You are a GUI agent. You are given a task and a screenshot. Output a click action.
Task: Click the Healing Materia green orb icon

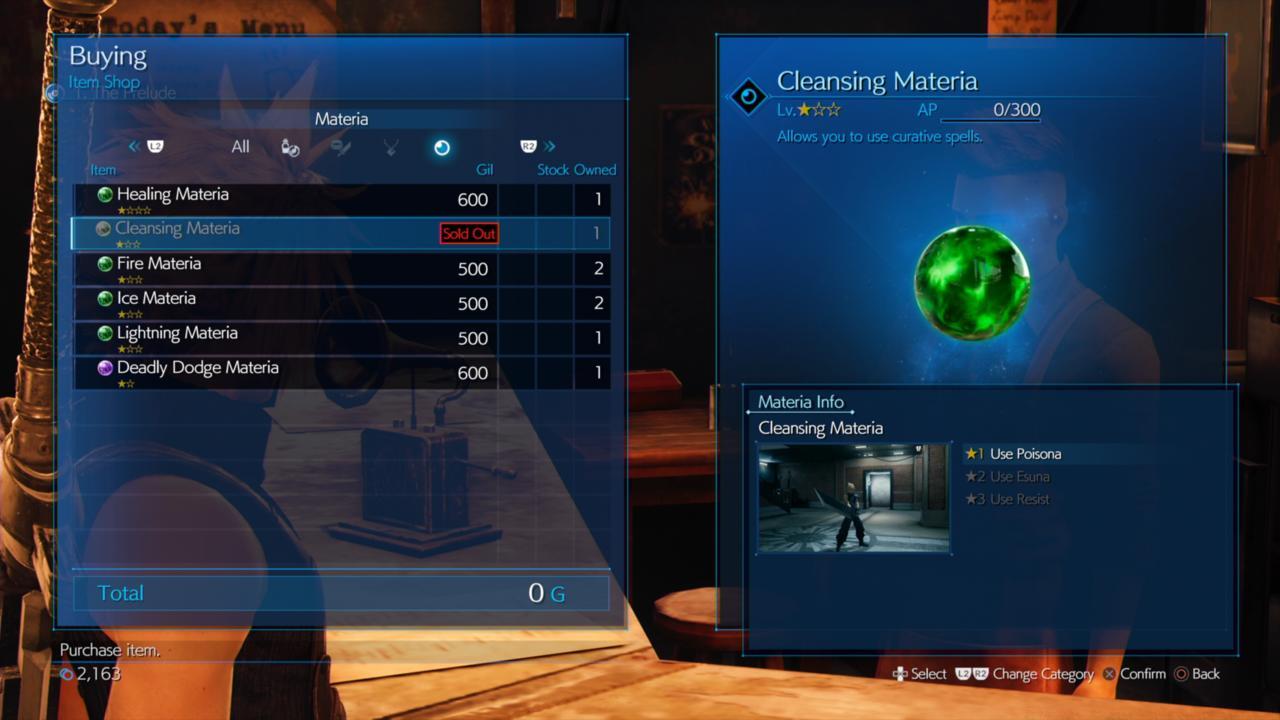[x=104, y=194]
